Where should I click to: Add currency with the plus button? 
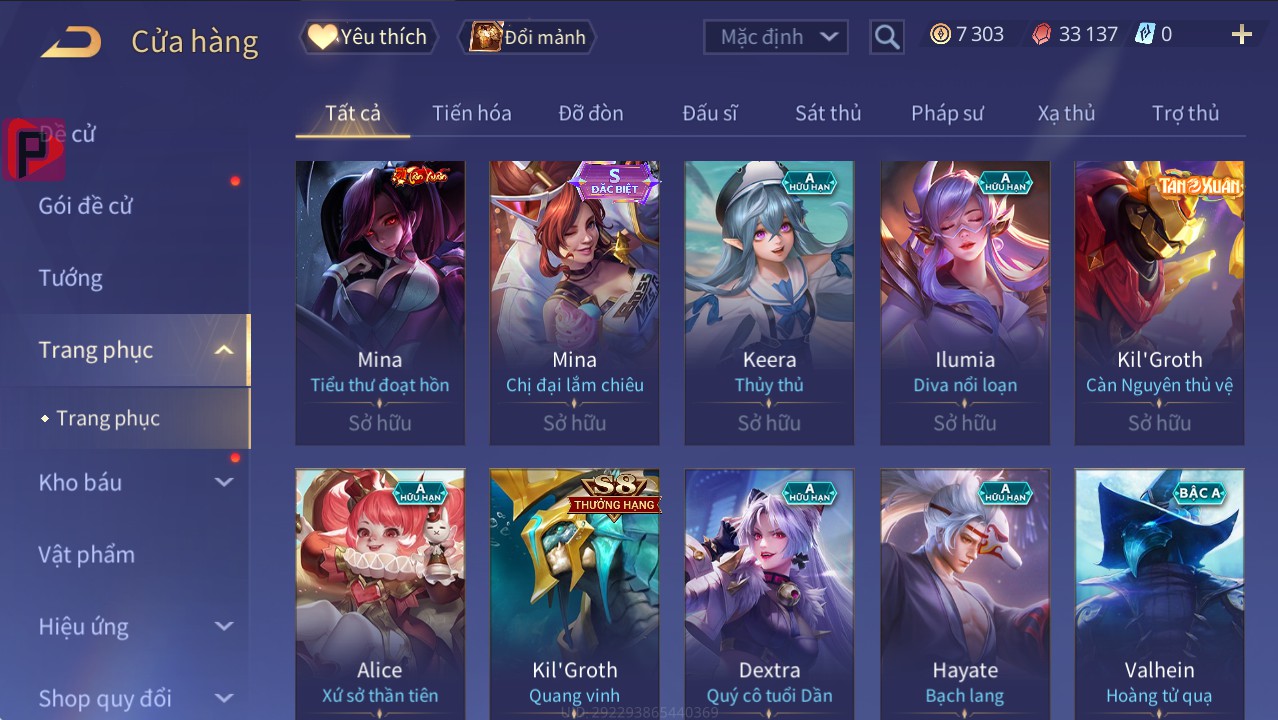1241,35
